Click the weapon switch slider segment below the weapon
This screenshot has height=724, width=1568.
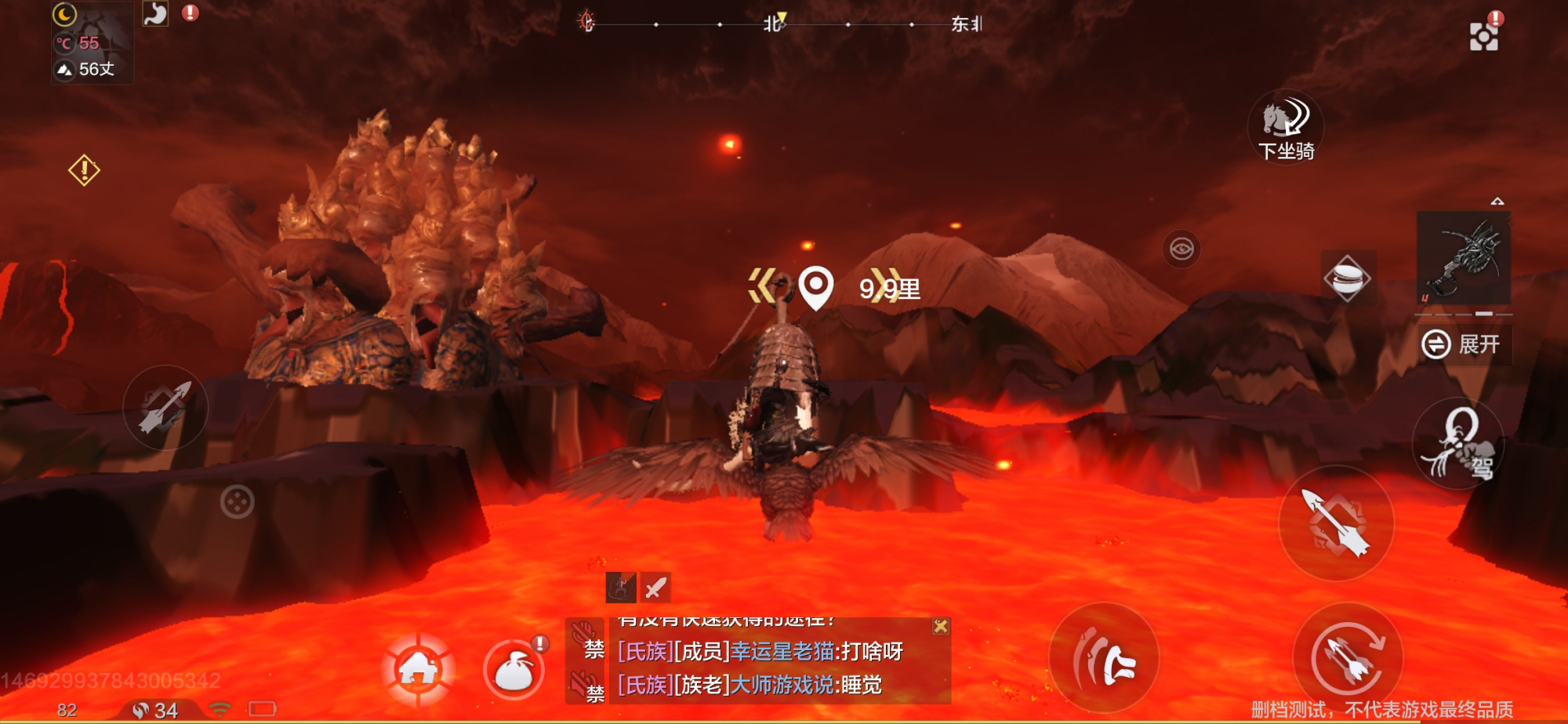[1485, 314]
